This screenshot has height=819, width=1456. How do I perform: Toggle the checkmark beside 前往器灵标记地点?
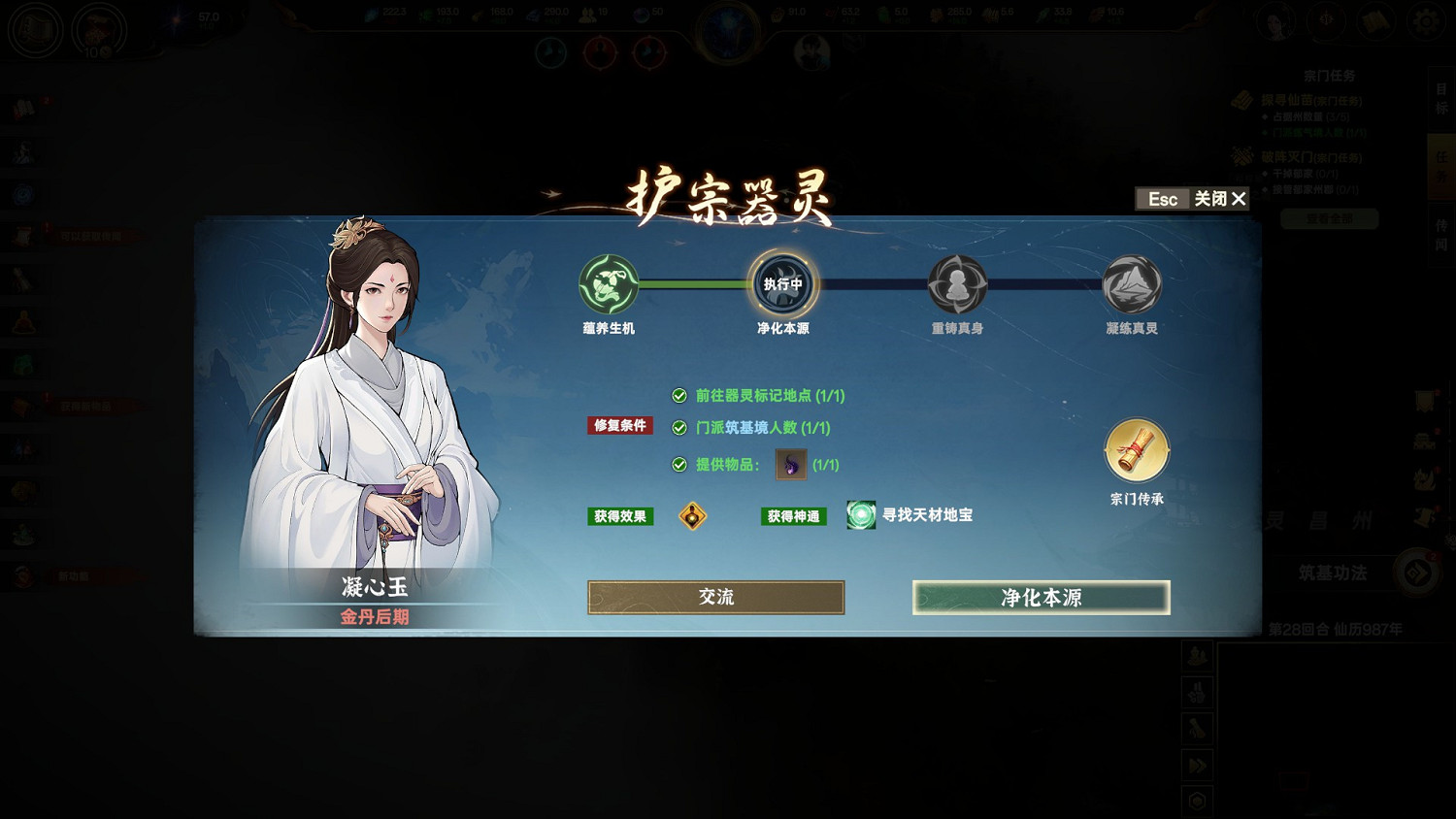(x=678, y=396)
